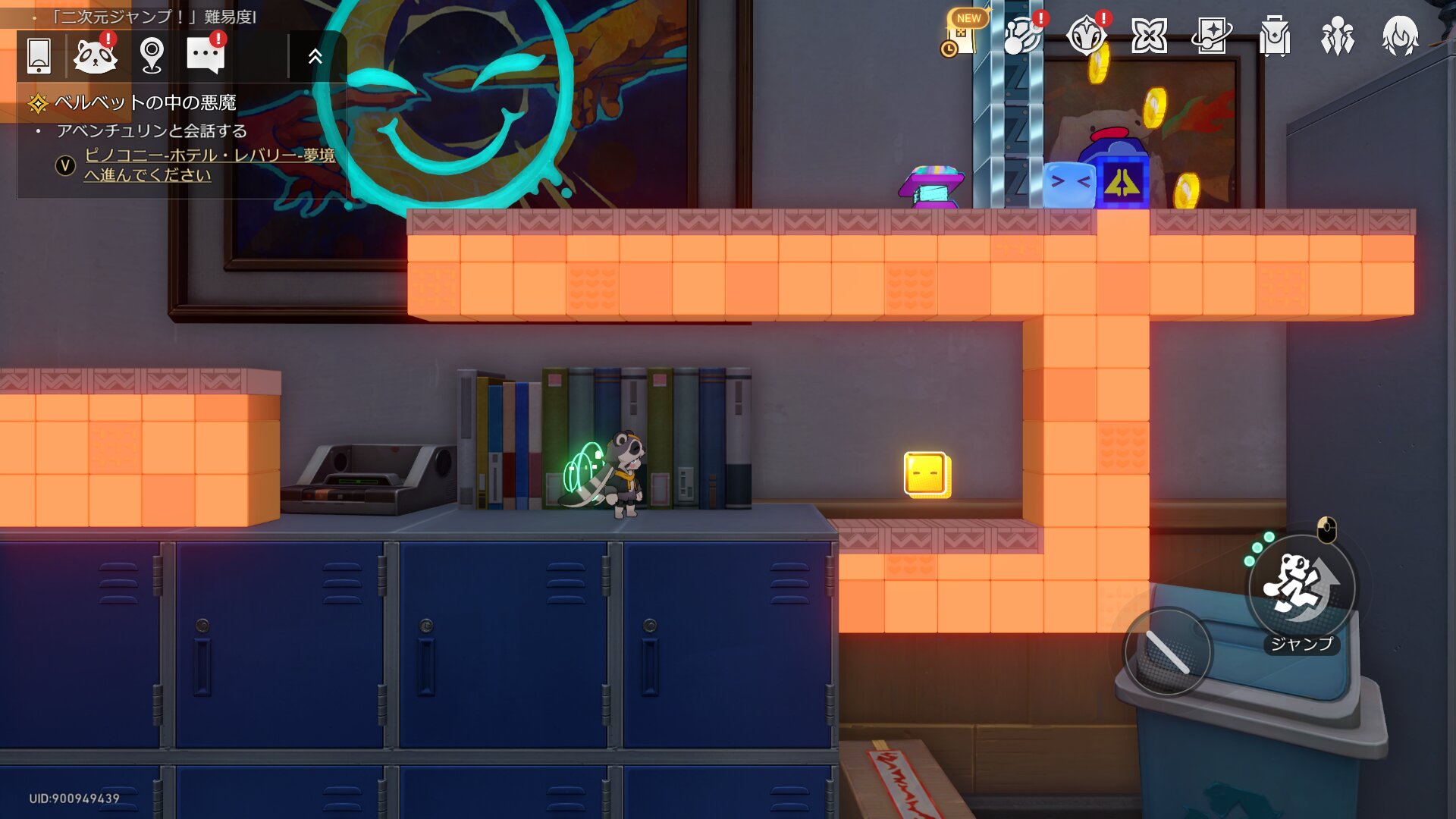Screen dimensions: 1456x819
Task: Select the ベルベットの中の悪魔 quest title
Action: point(145,102)
